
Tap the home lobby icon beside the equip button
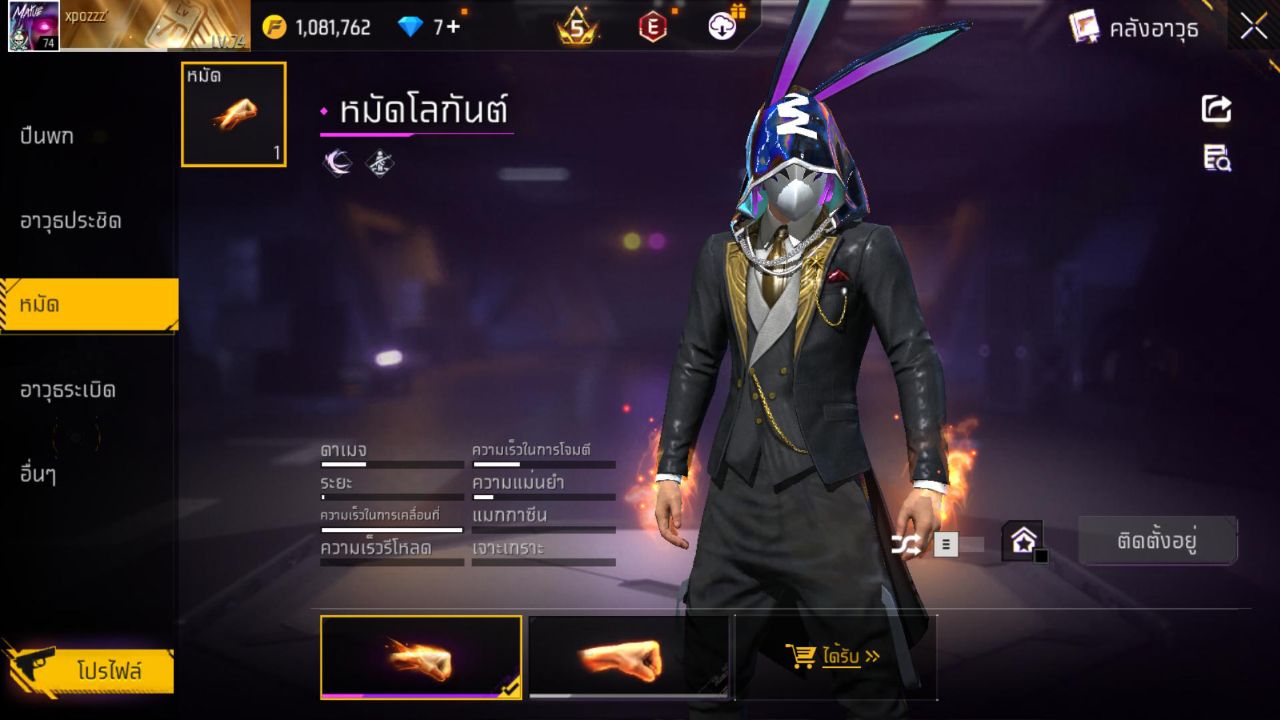pyautogui.click(x=1024, y=540)
